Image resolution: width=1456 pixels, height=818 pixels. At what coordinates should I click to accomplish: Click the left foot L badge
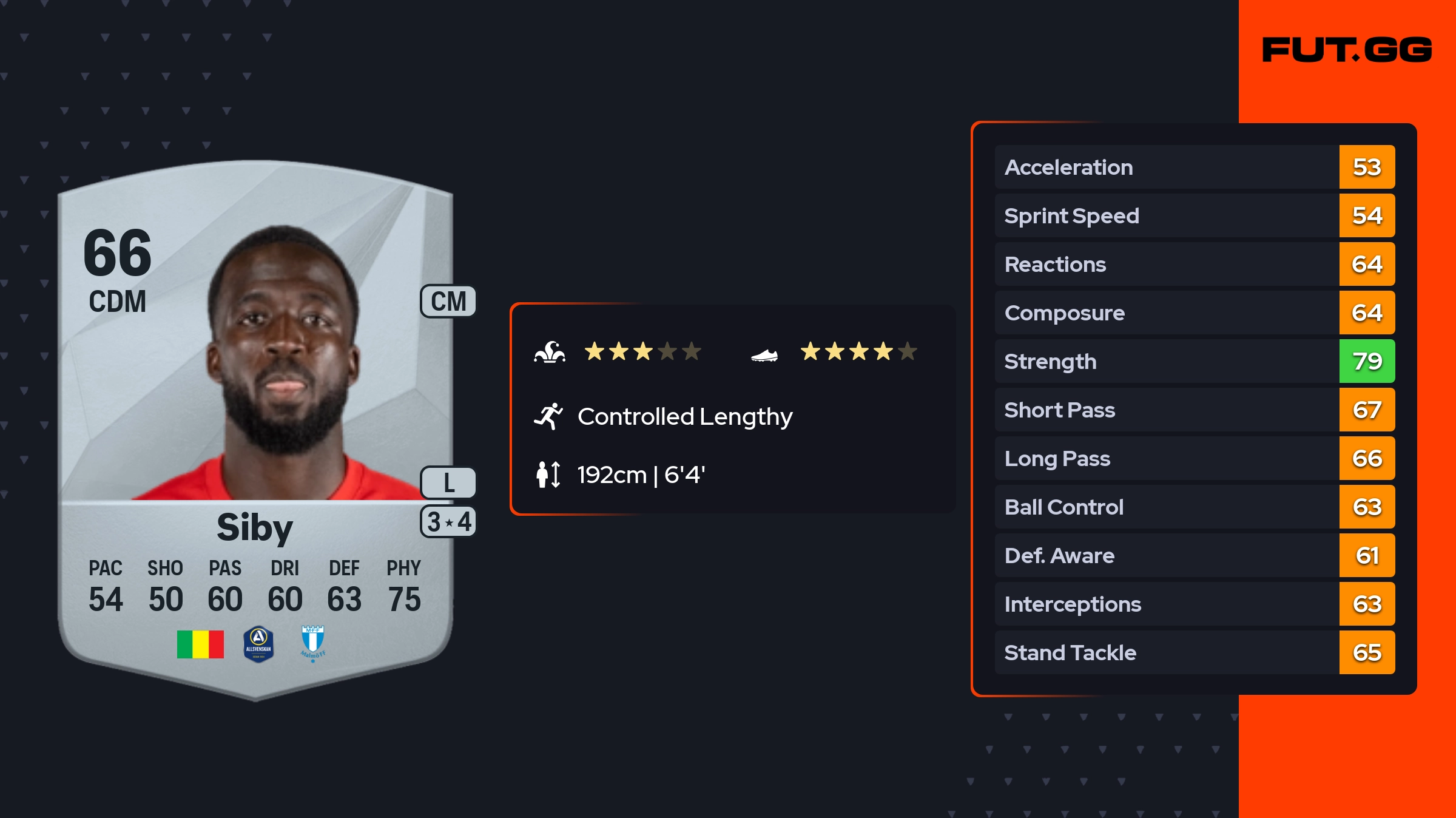tap(448, 482)
